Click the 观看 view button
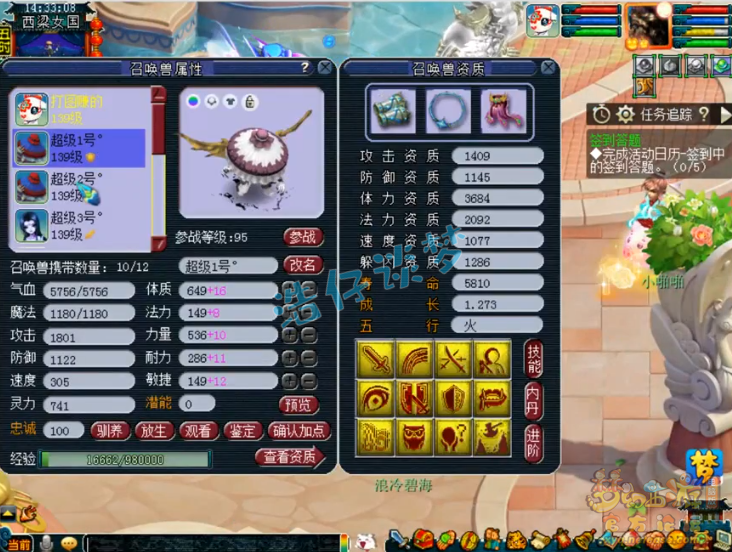The width and height of the screenshot is (732, 552). point(198,431)
